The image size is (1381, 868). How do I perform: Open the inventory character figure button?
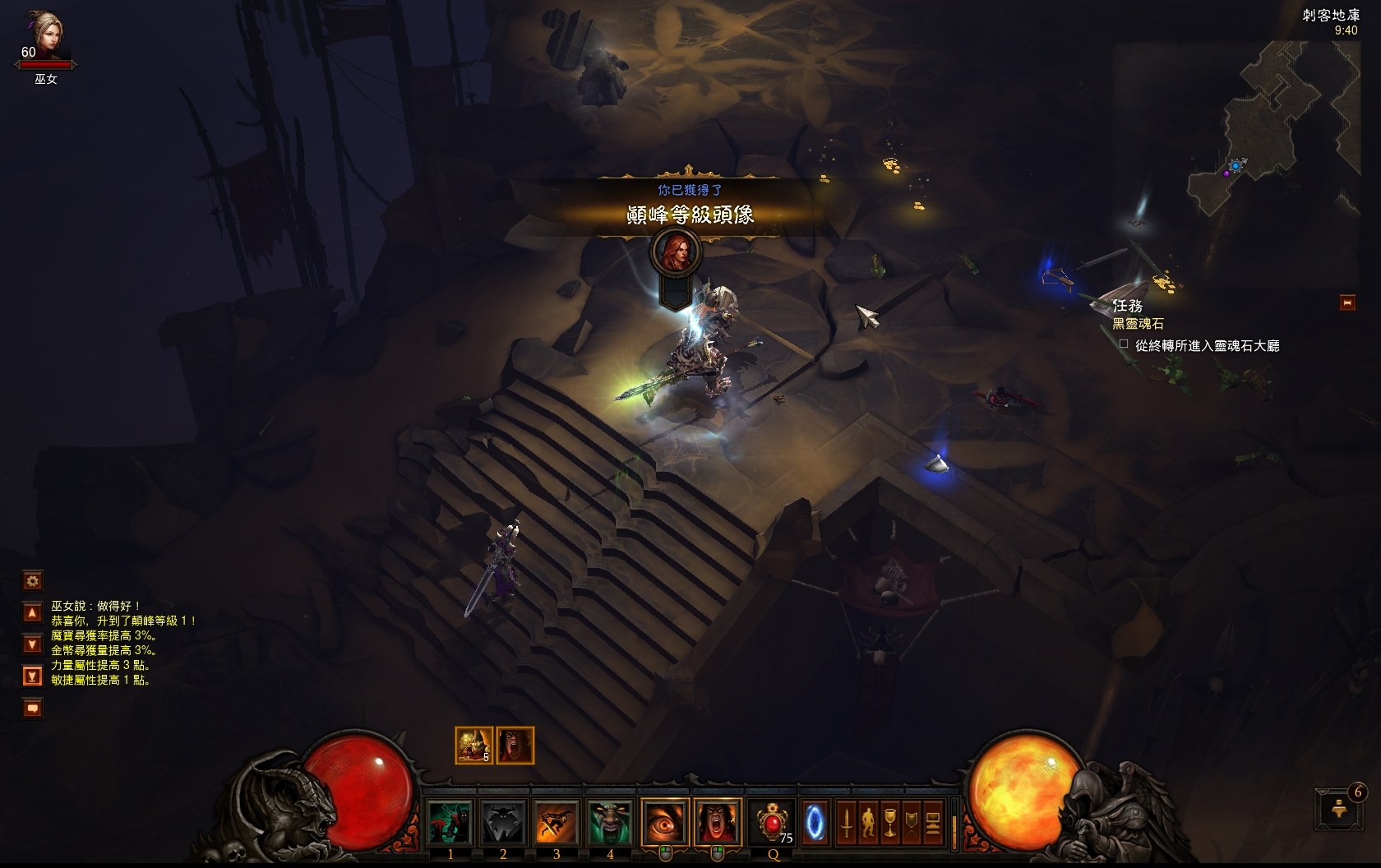tap(868, 822)
